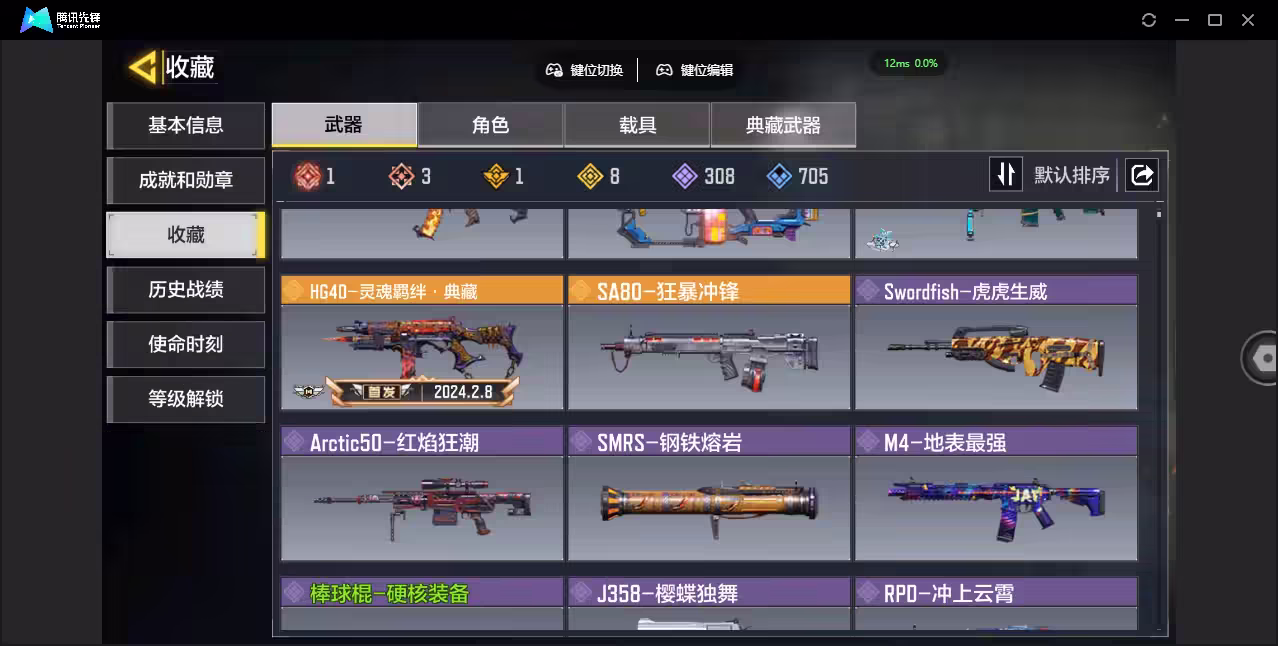Go back using the yellow arrow
The height and width of the screenshot is (646, 1278).
coord(143,68)
